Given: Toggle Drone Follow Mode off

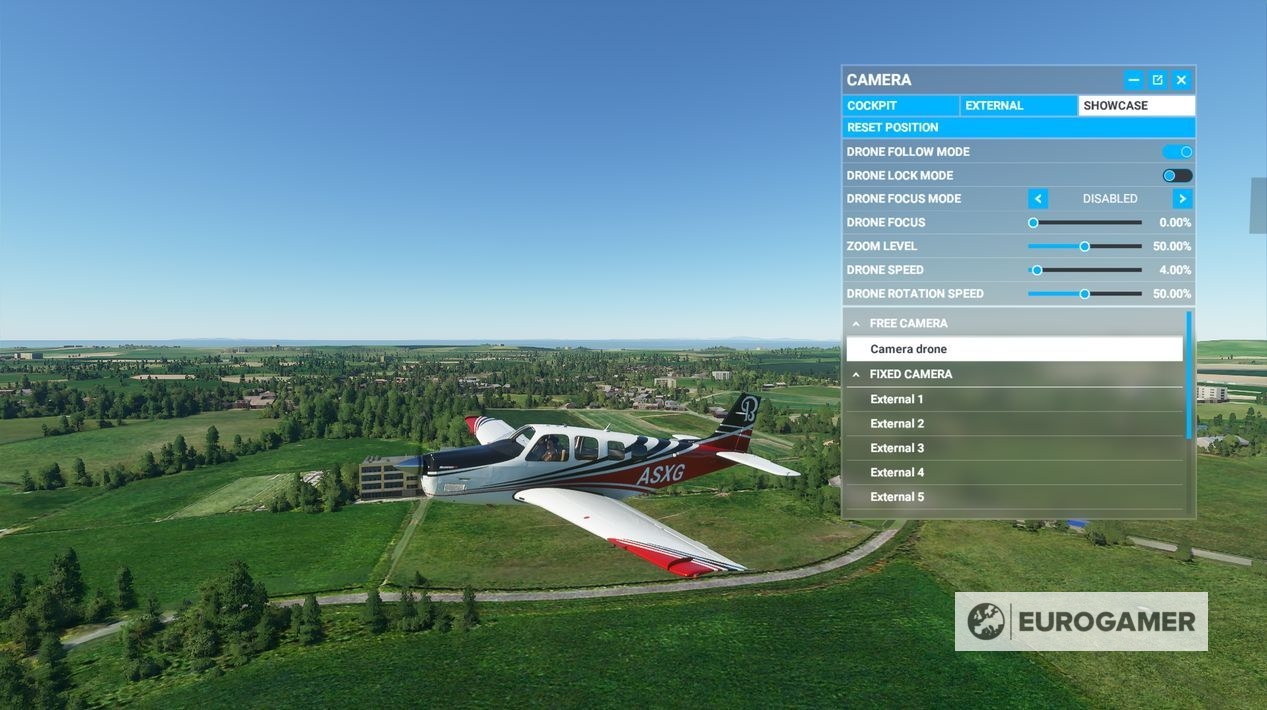Looking at the screenshot, I should (1177, 152).
